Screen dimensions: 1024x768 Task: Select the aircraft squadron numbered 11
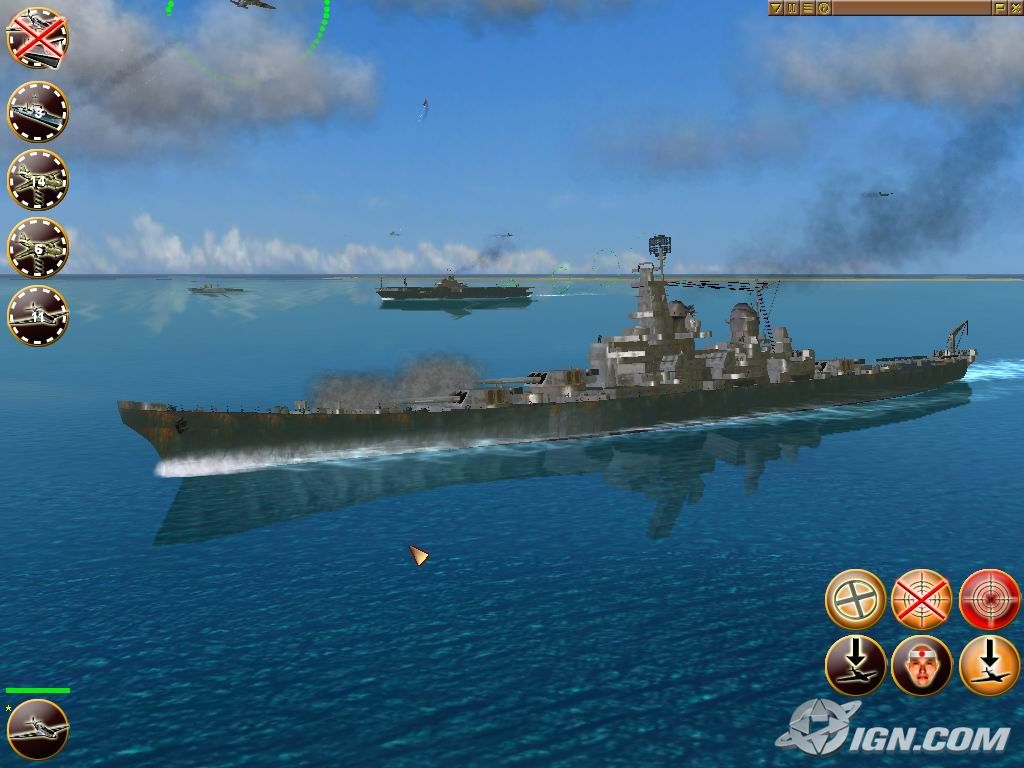[37, 315]
